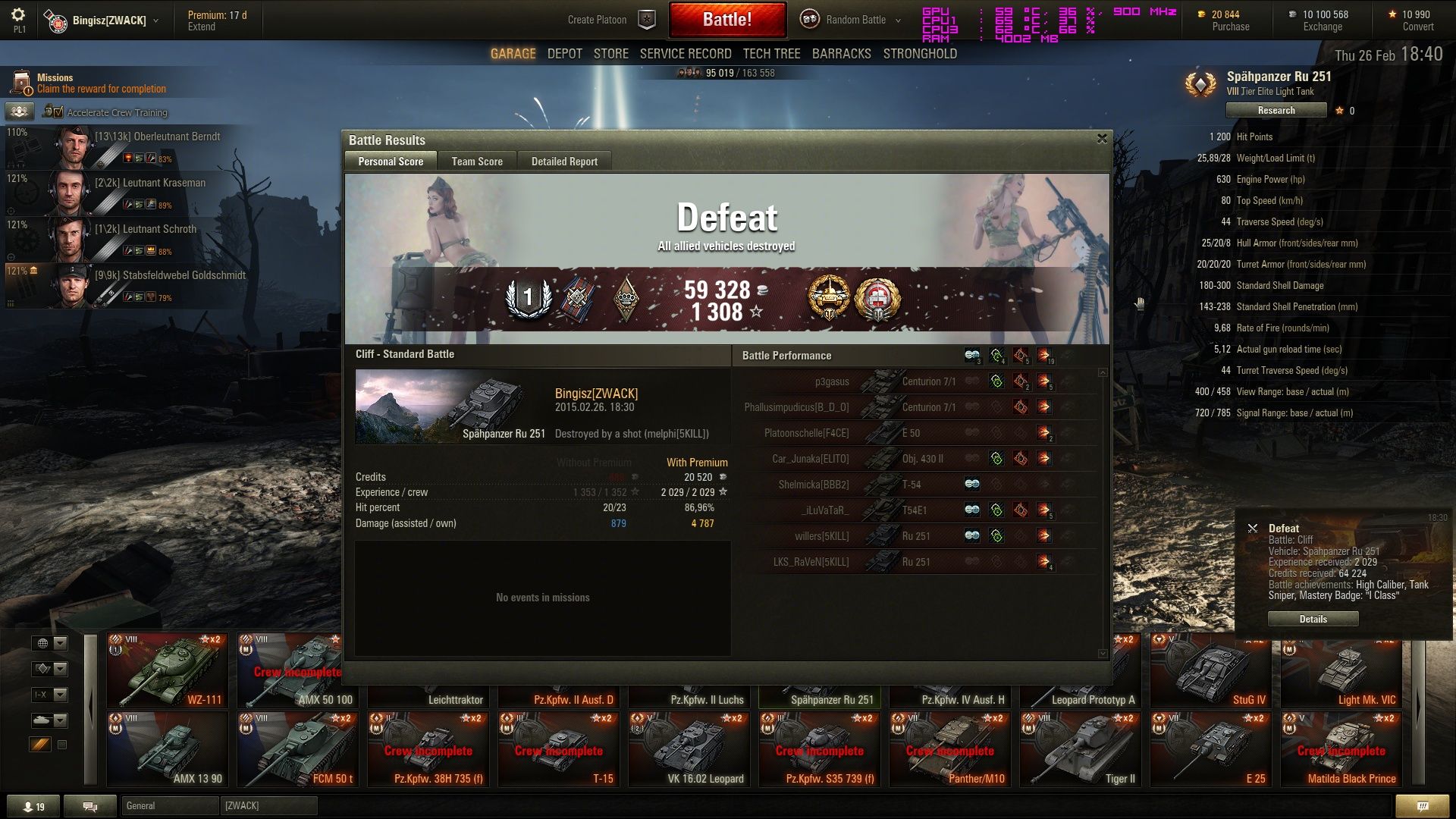Open the Service Record
Screen dimensions: 1456x819
(x=686, y=54)
